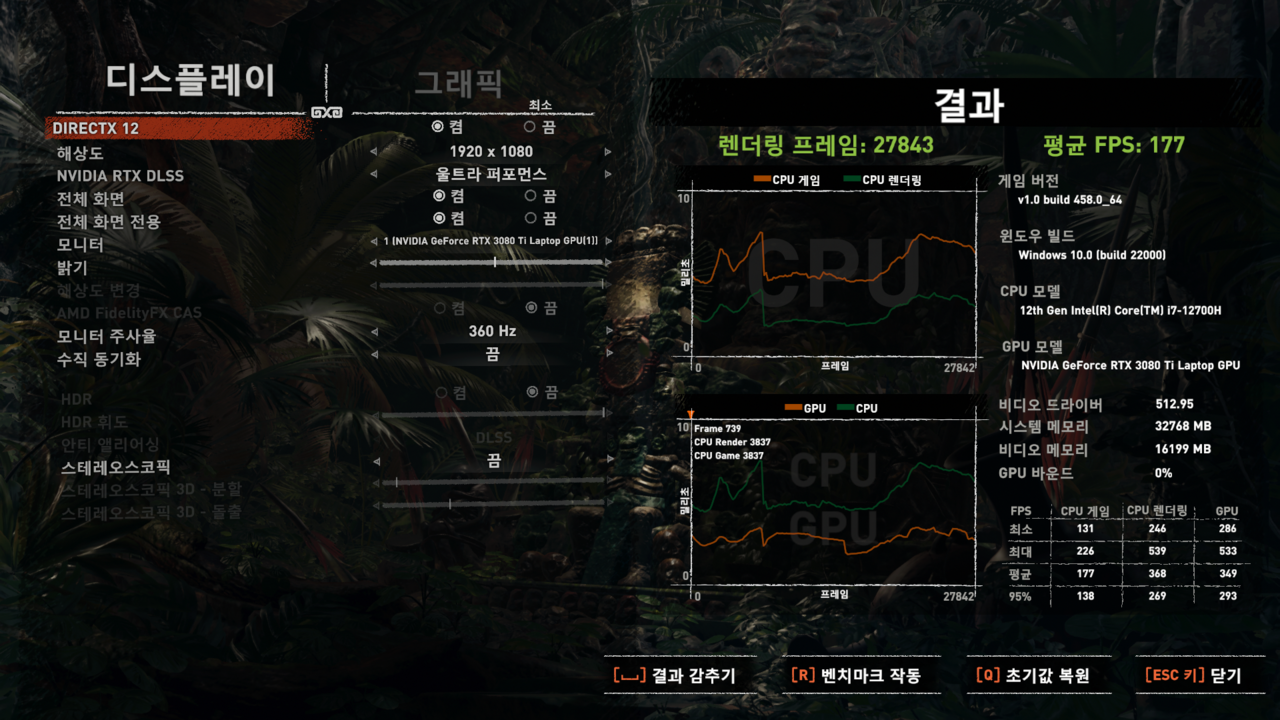This screenshot has height=720, width=1280.
Task: Select the 해상도 (resolution) menu row
Action: click(80, 153)
